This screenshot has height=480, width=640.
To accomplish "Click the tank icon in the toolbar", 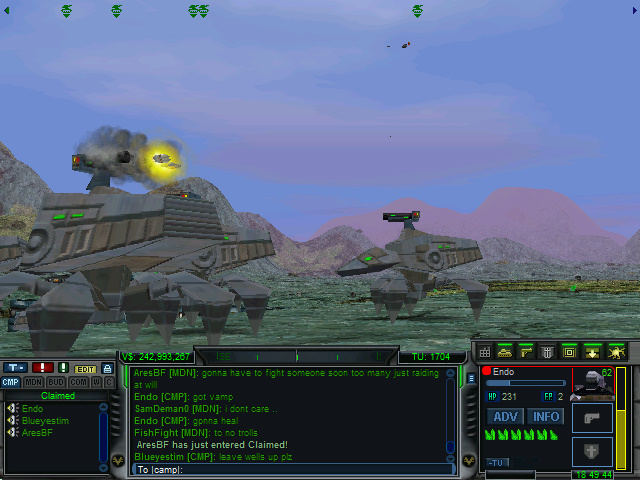I will point(504,352).
